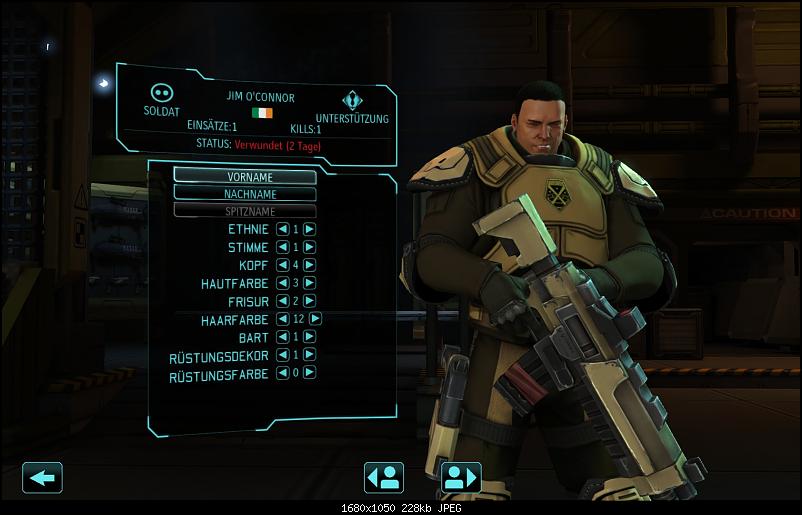Decrease the RÜSTUNGSFARBE value with left arrow
802x515 pixels.
[282, 372]
